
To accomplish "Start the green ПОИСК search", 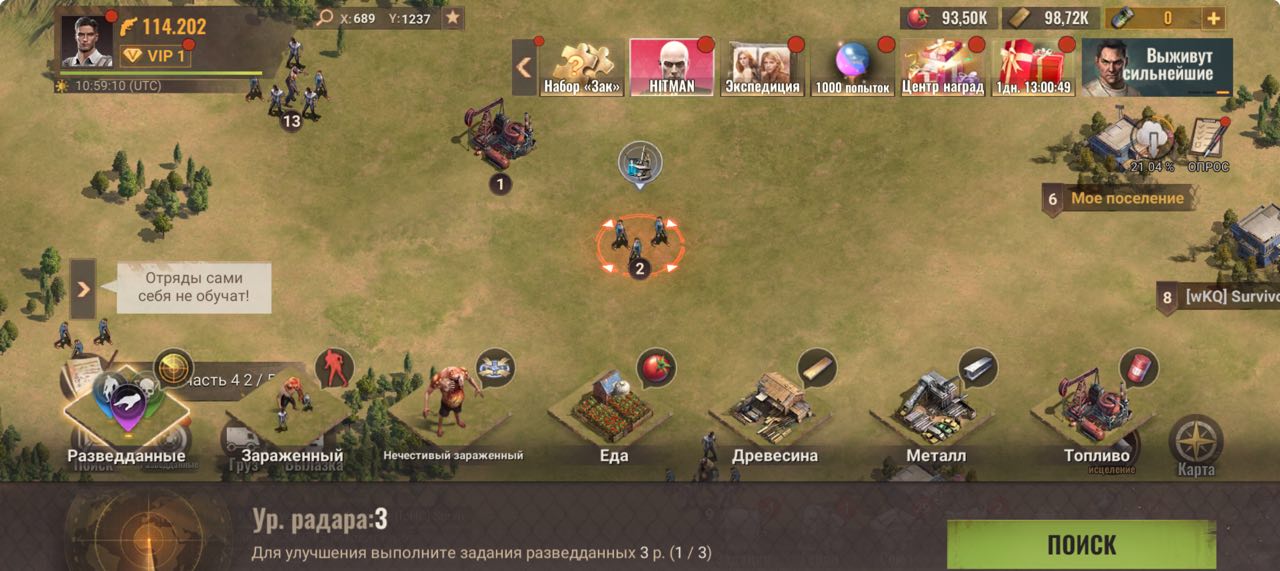I will (1081, 544).
